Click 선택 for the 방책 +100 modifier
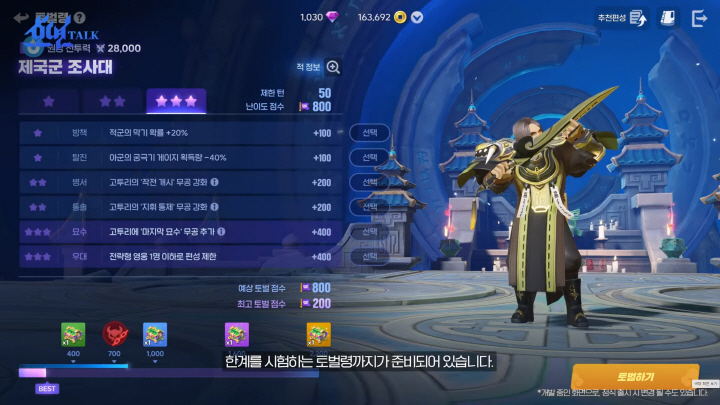This screenshot has height=405, width=720. (370, 133)
